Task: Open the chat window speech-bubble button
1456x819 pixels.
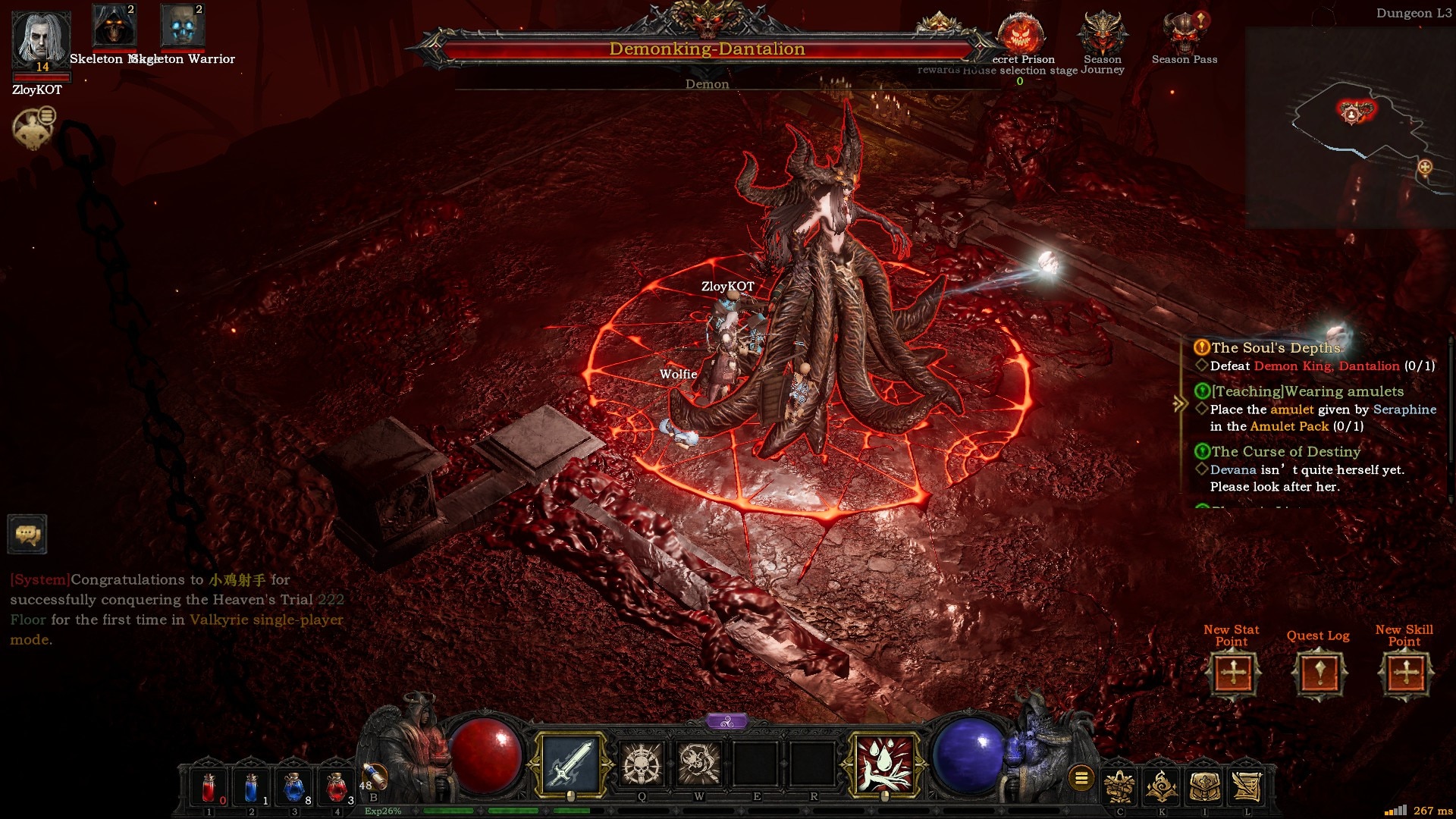Action: pos(27,535)
